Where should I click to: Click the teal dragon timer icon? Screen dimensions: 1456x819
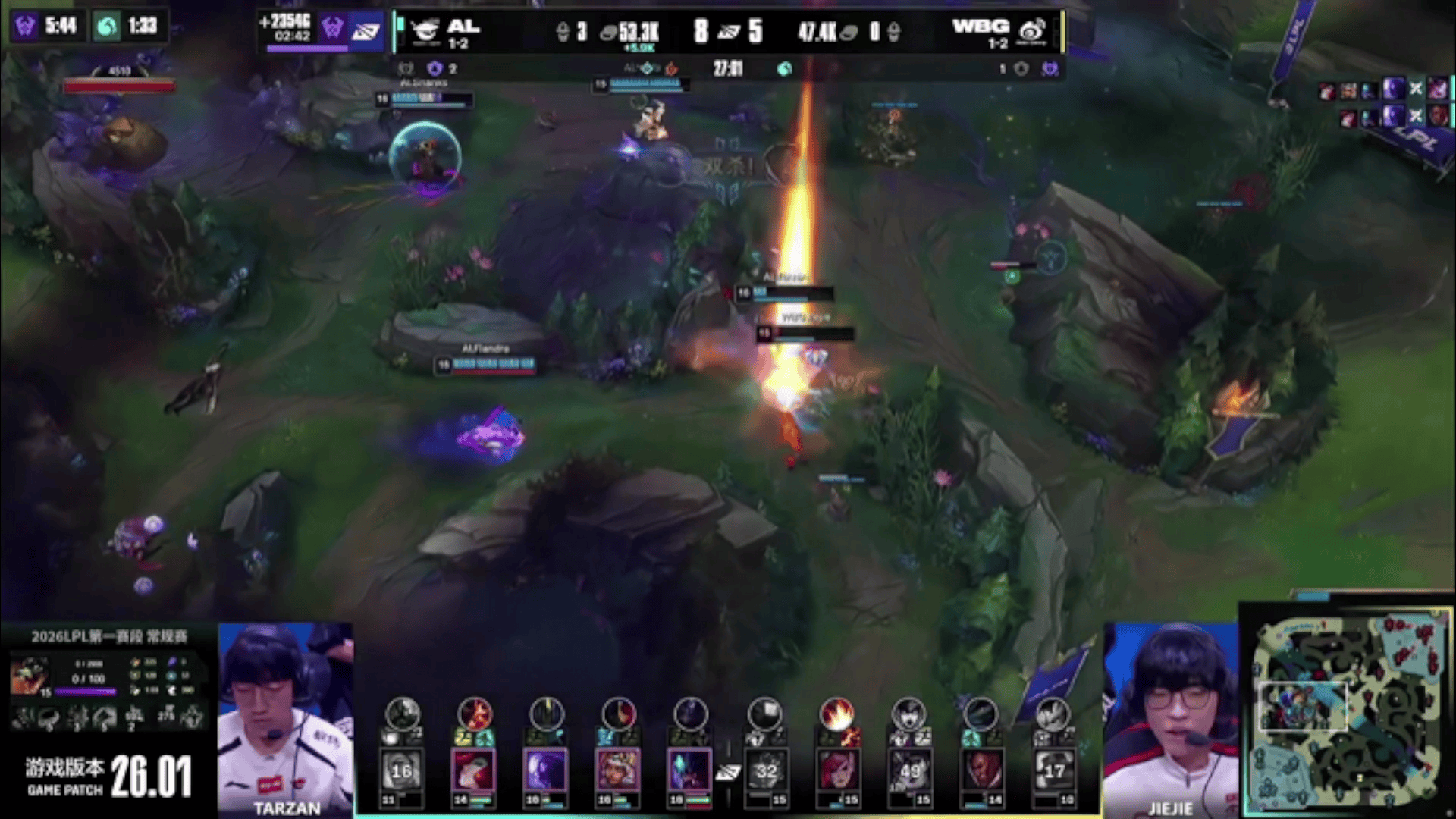107,27
